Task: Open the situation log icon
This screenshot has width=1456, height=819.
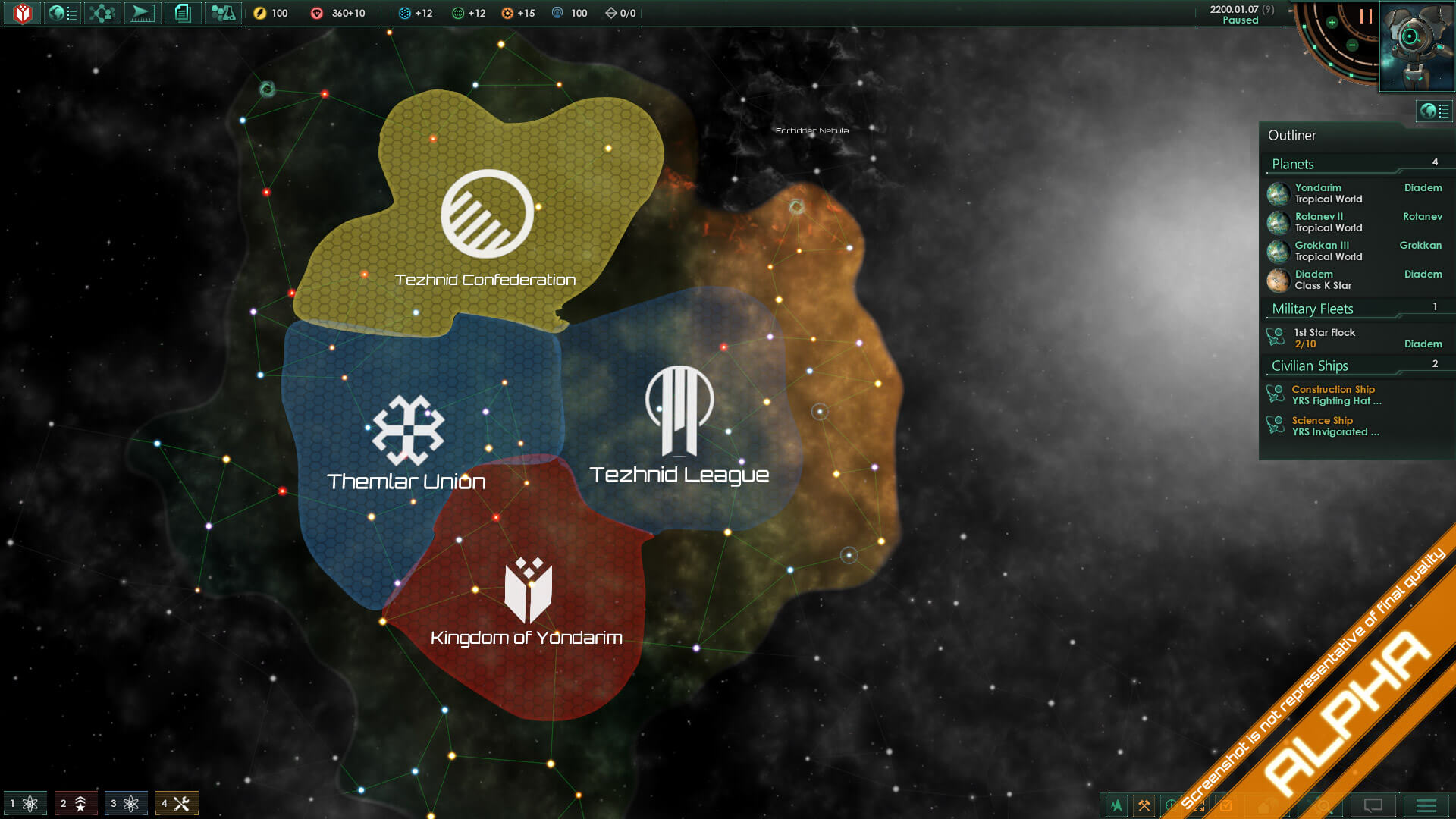Action: point(182,13)
